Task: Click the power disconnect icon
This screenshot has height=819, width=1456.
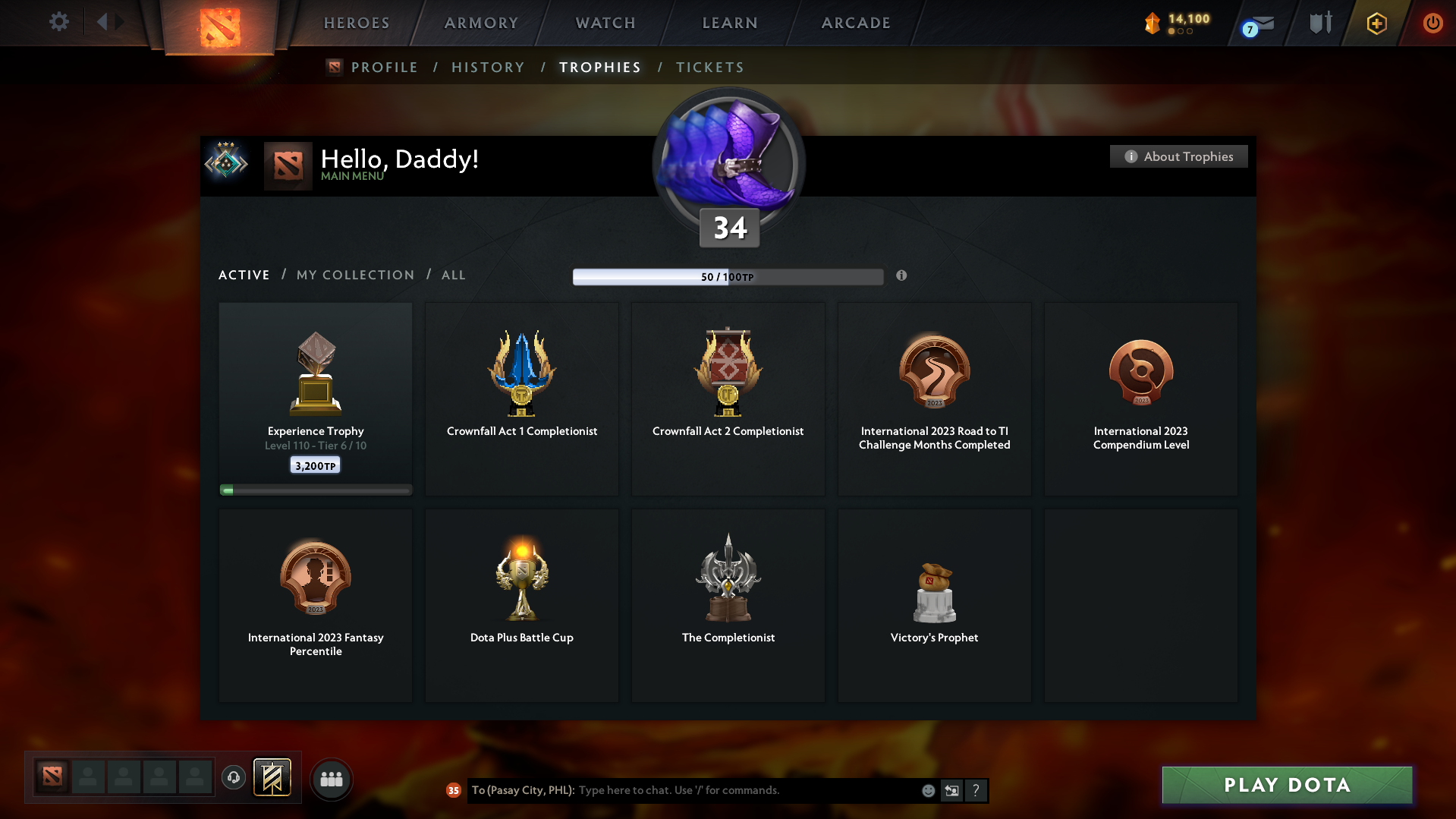Action: [x=1432, y=23]
